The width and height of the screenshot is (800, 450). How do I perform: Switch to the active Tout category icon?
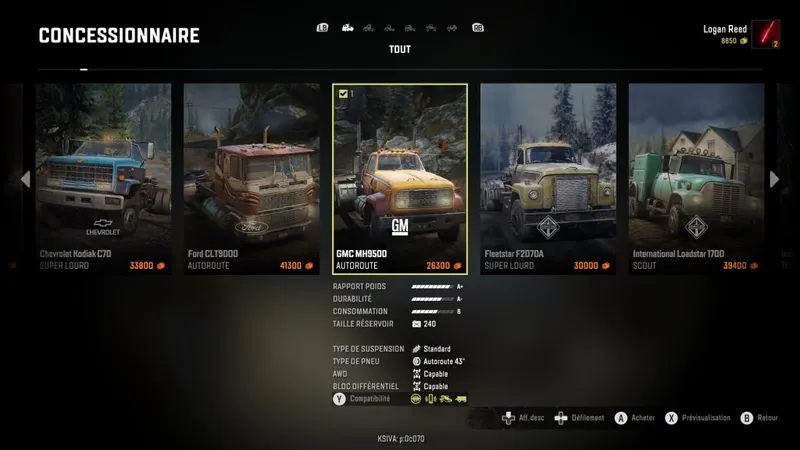(348, 28)
